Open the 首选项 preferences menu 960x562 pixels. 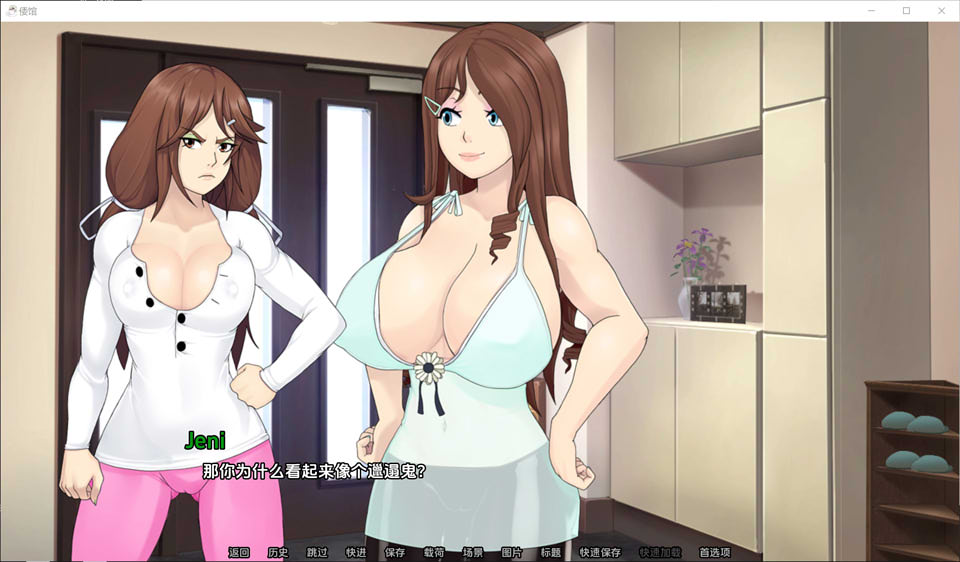pyautogui.click(x=714, y=552)
